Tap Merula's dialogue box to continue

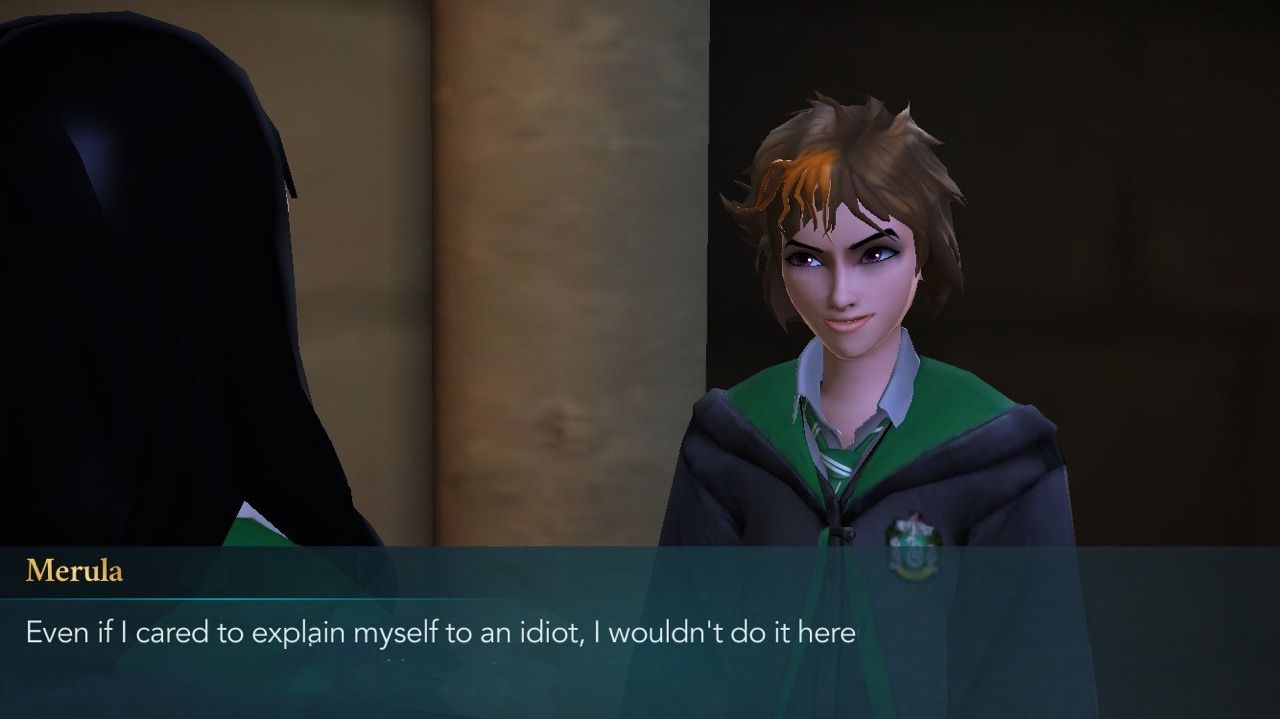(x=640, y=632)
